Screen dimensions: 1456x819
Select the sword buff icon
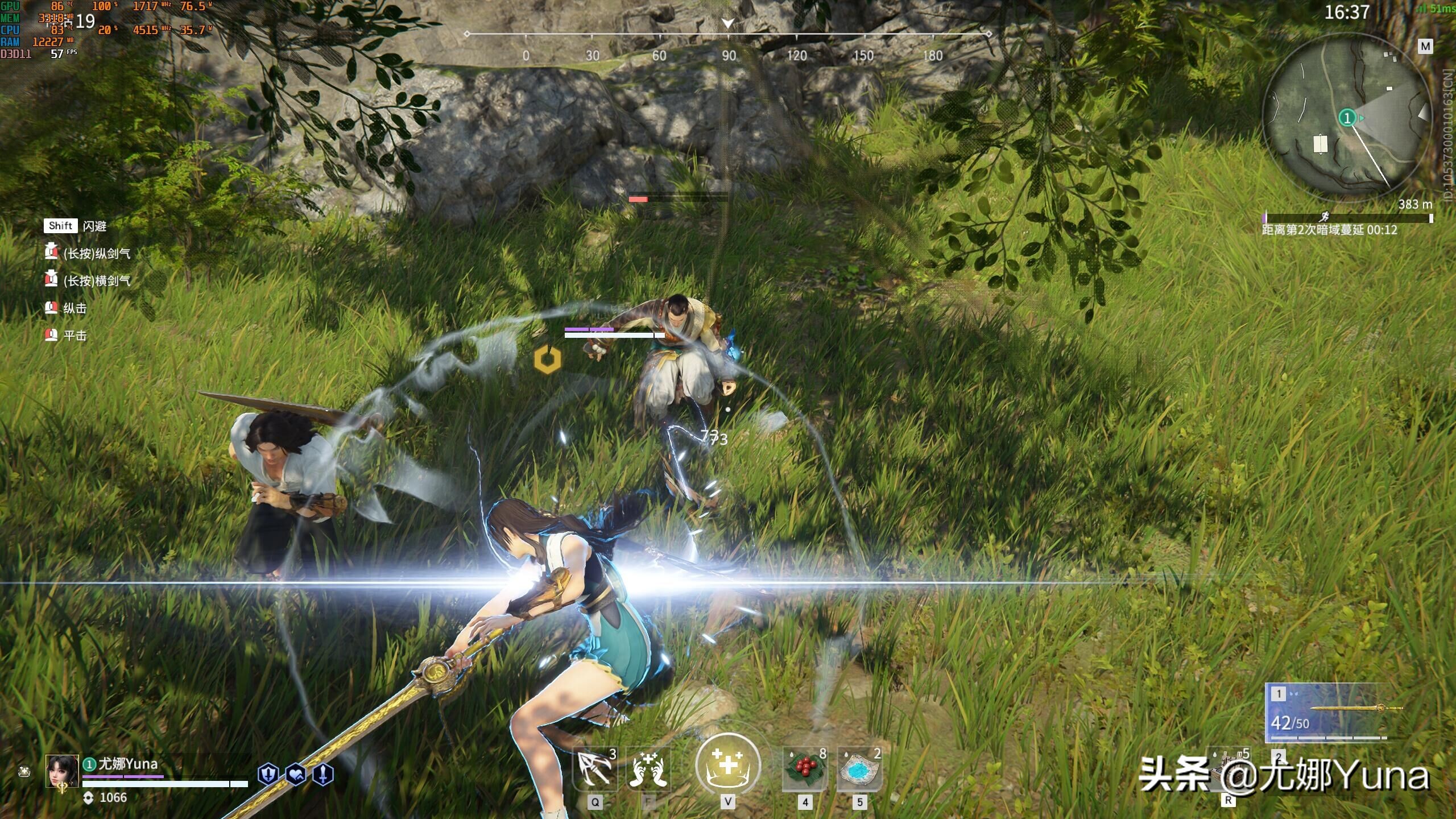(323, 775)
